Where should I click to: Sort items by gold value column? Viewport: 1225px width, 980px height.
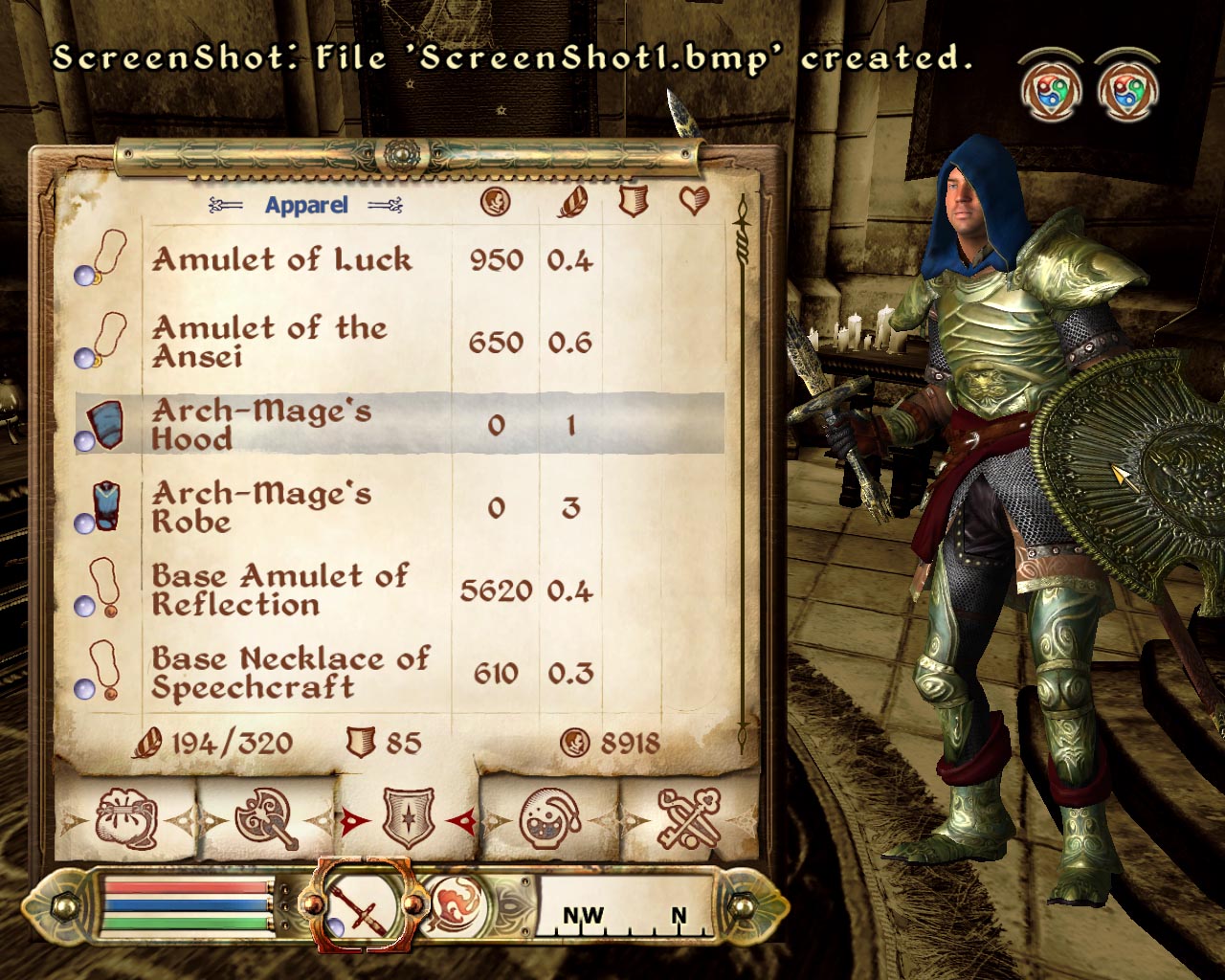point(495,201)
